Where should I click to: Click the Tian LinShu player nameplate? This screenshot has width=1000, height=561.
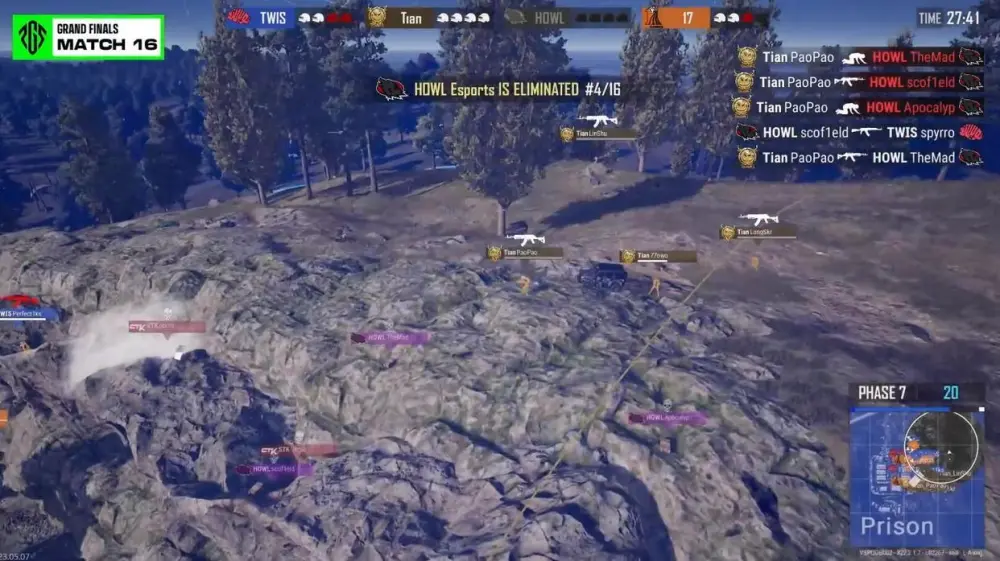(x=597, y=133)
